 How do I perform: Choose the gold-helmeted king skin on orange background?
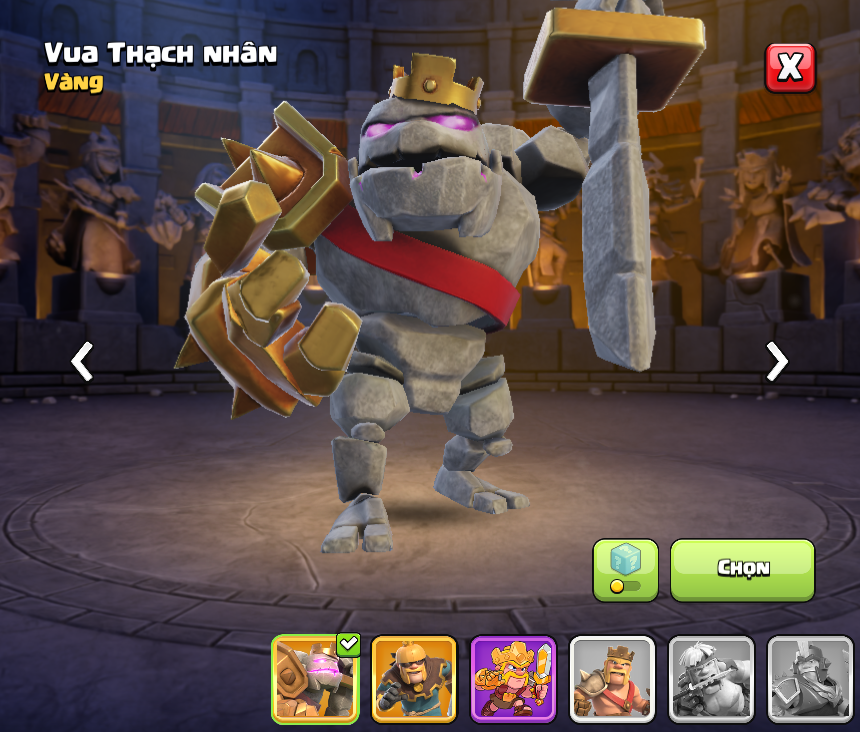414,678
